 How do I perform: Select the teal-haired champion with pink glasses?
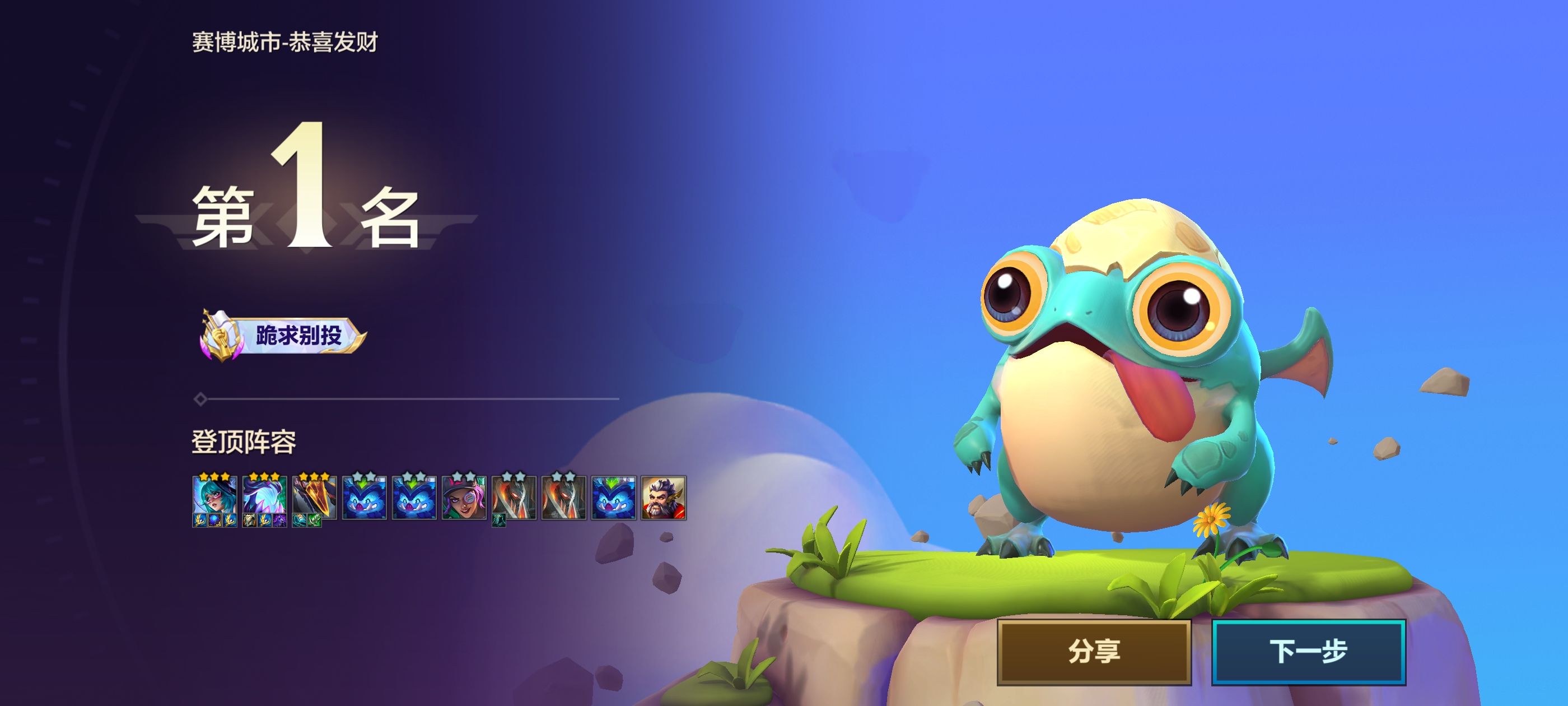coord(214,497)
